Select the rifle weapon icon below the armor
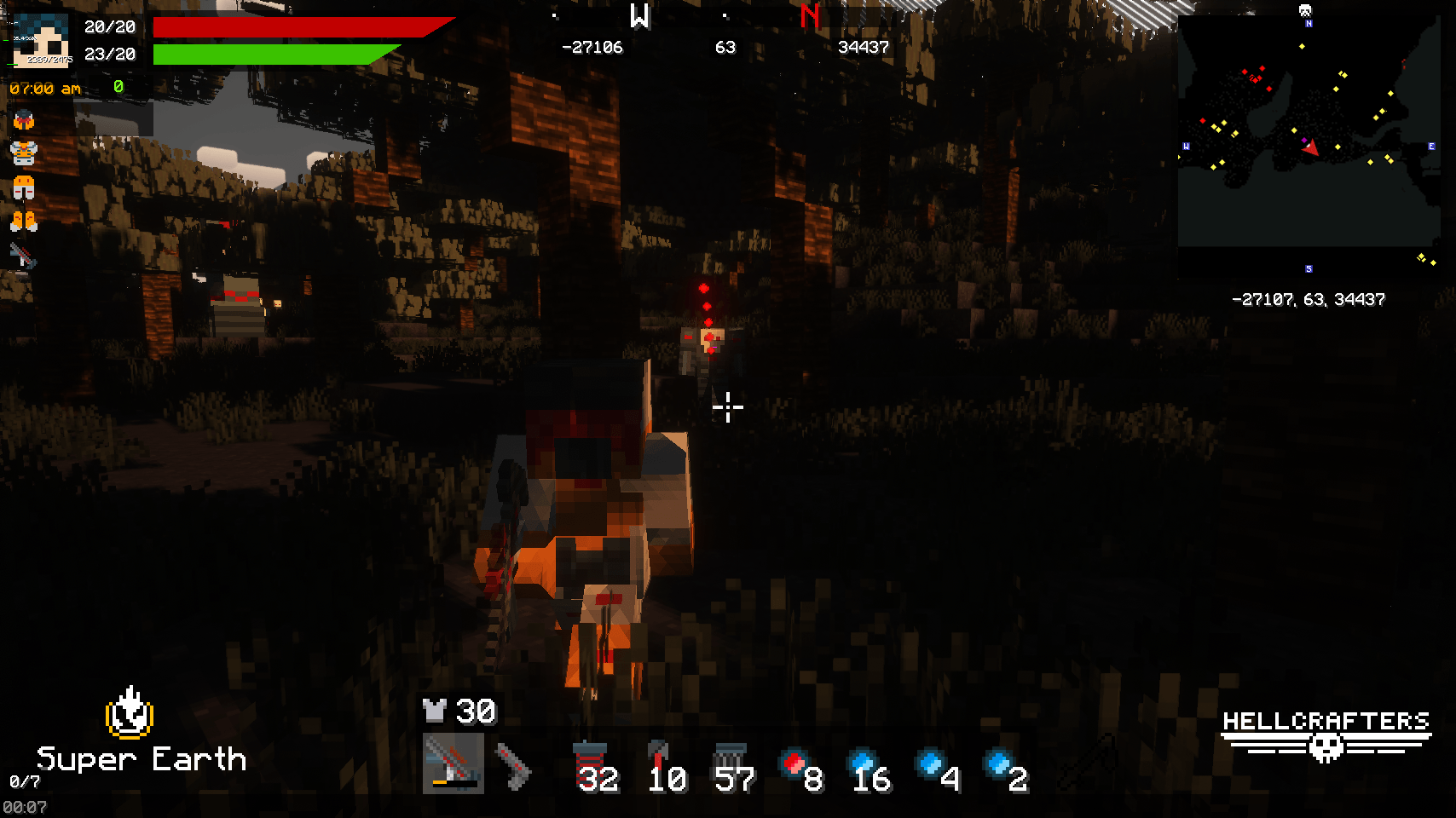This screenshot has width=1456, height=818. [x=23, y=253]
